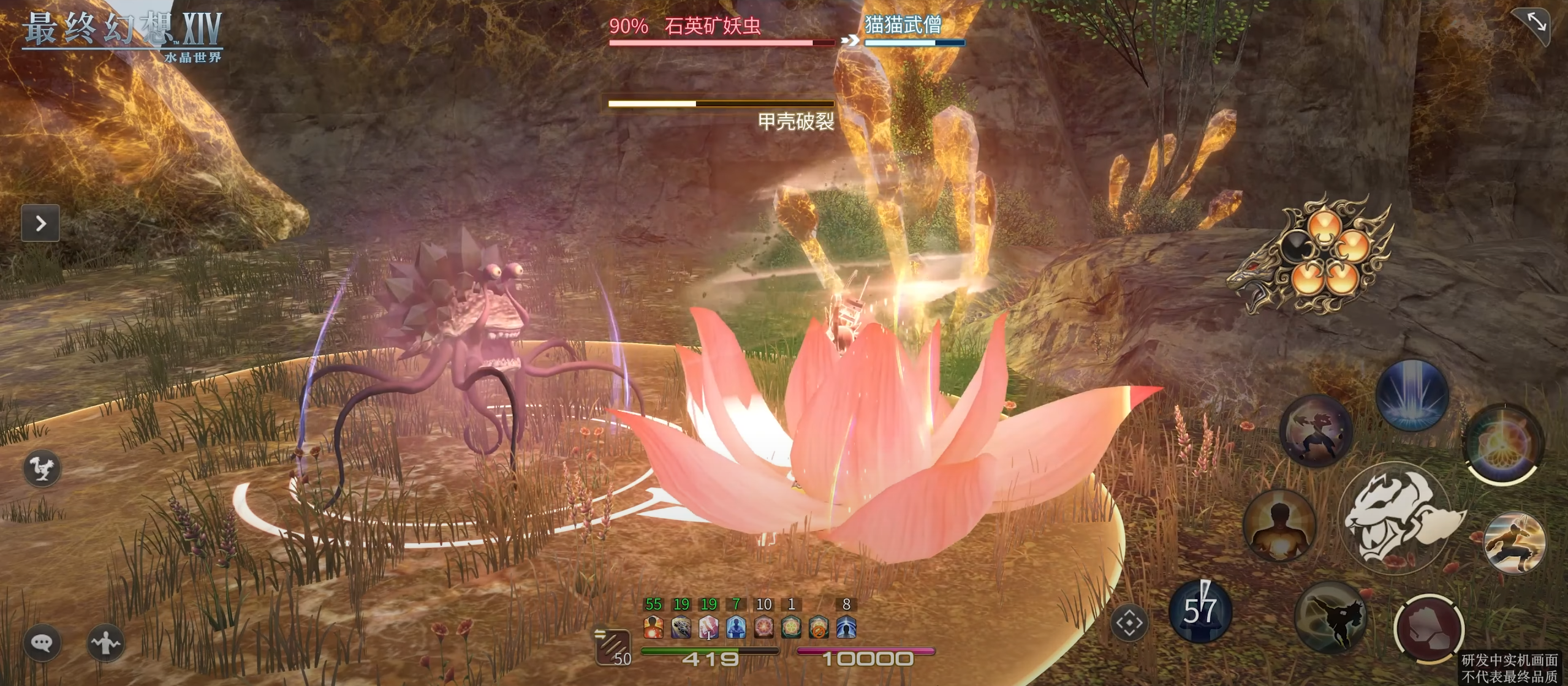This screenshot has height=686, width=1568.
Task: Use the golden flying kick skill
Action: tap(1514, 543)
